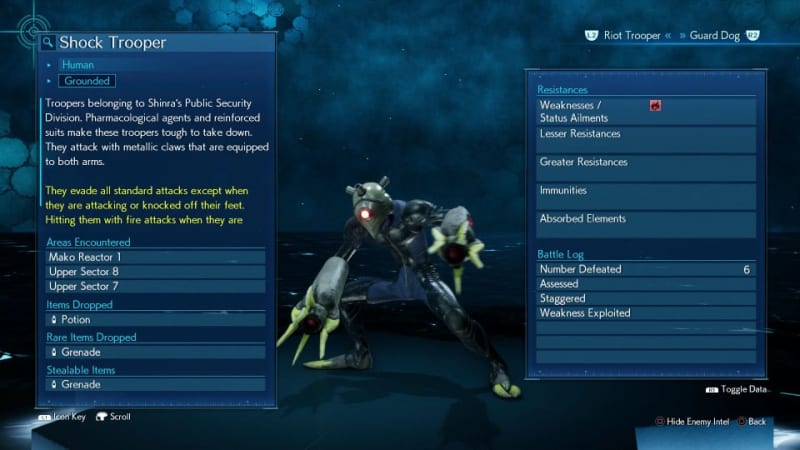
Task: Go Back from the enemy intel screen
Action: click(750, 422)
